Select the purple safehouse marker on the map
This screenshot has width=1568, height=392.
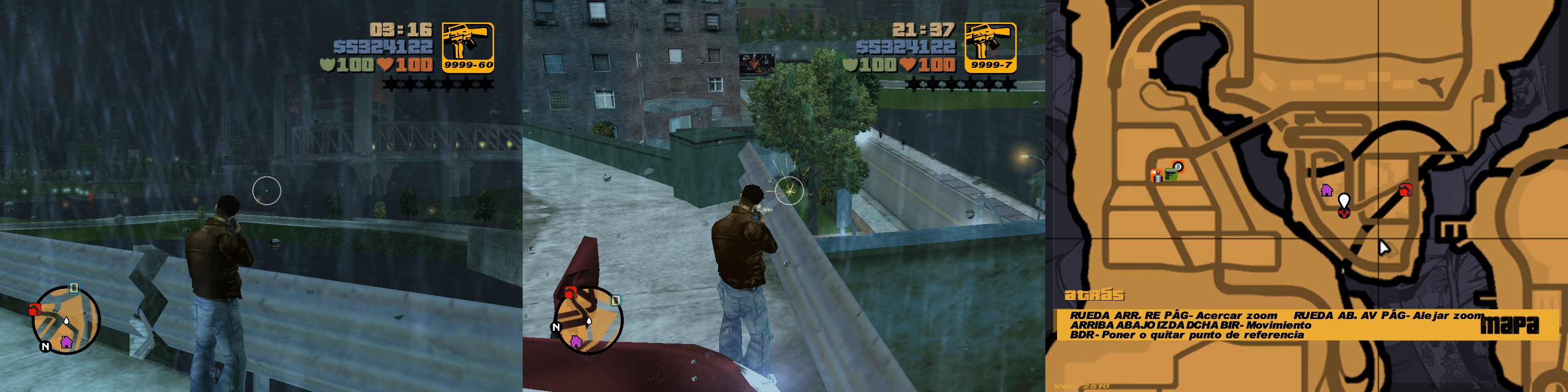point(1327,190)
